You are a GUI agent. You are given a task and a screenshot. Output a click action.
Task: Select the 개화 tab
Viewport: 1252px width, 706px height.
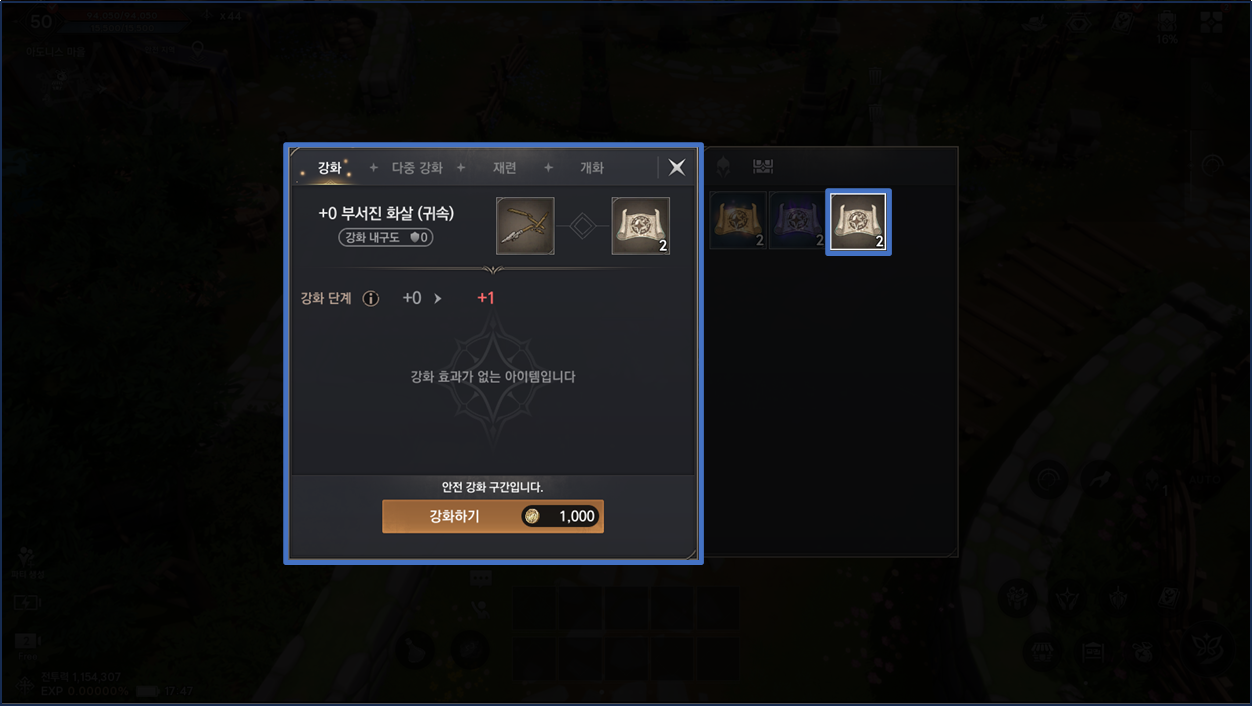tap(592, 168)
